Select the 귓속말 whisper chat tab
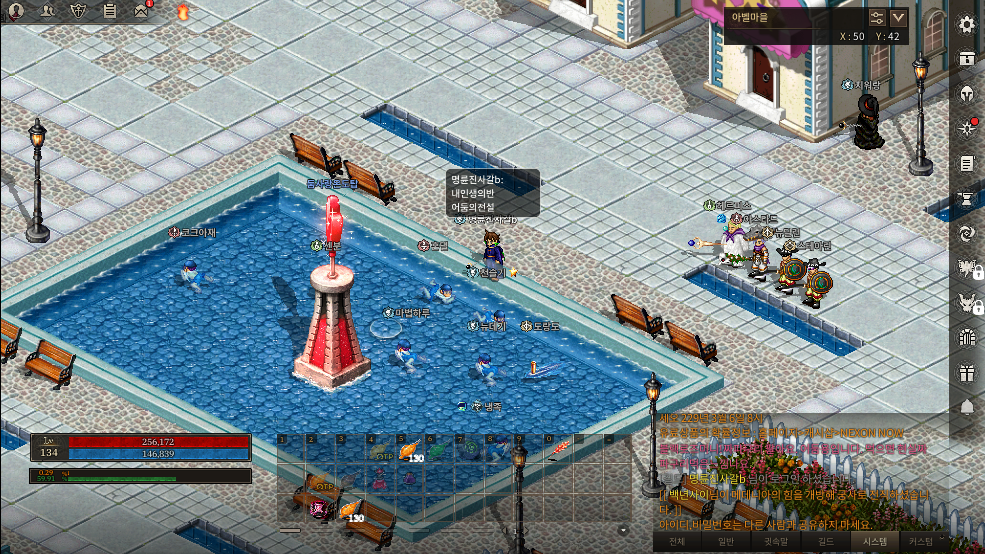Image resolution: width=985 pixels, height=554 pixels. [776, 541]
